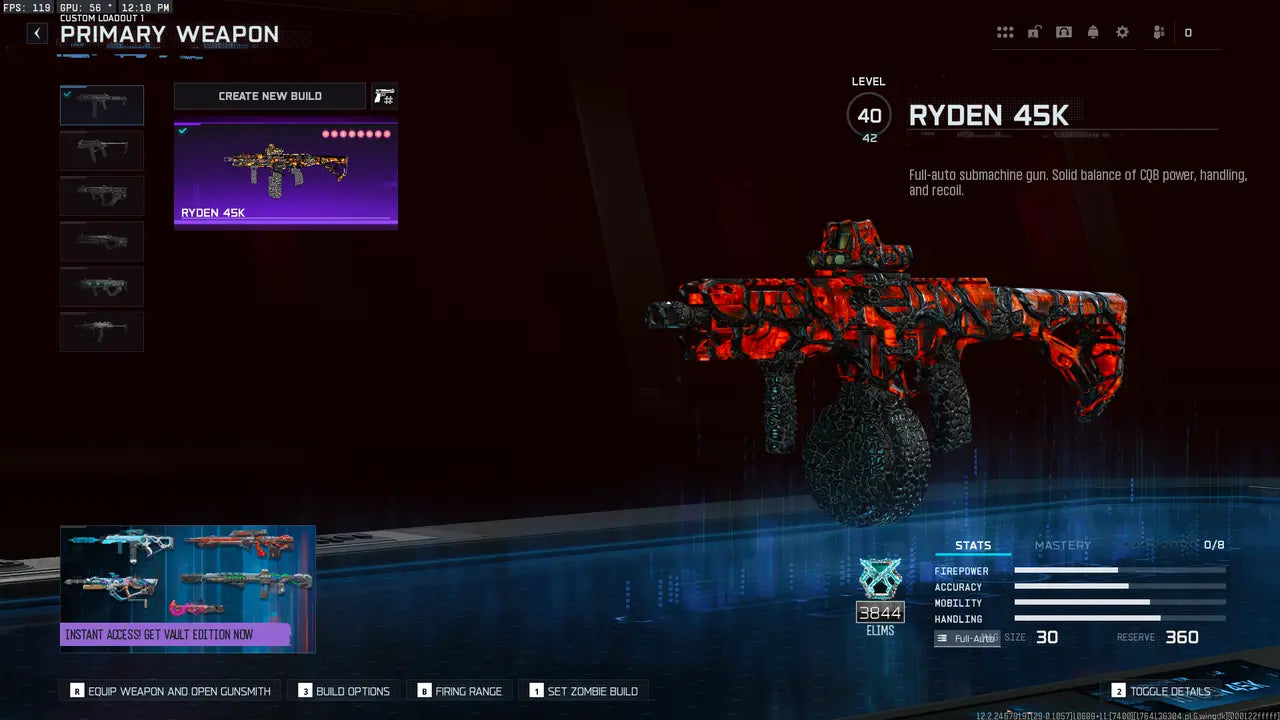Open Build Options
Image resolution: width=1280 pixels, height=720 pixels.
click(x=343, y=690)
